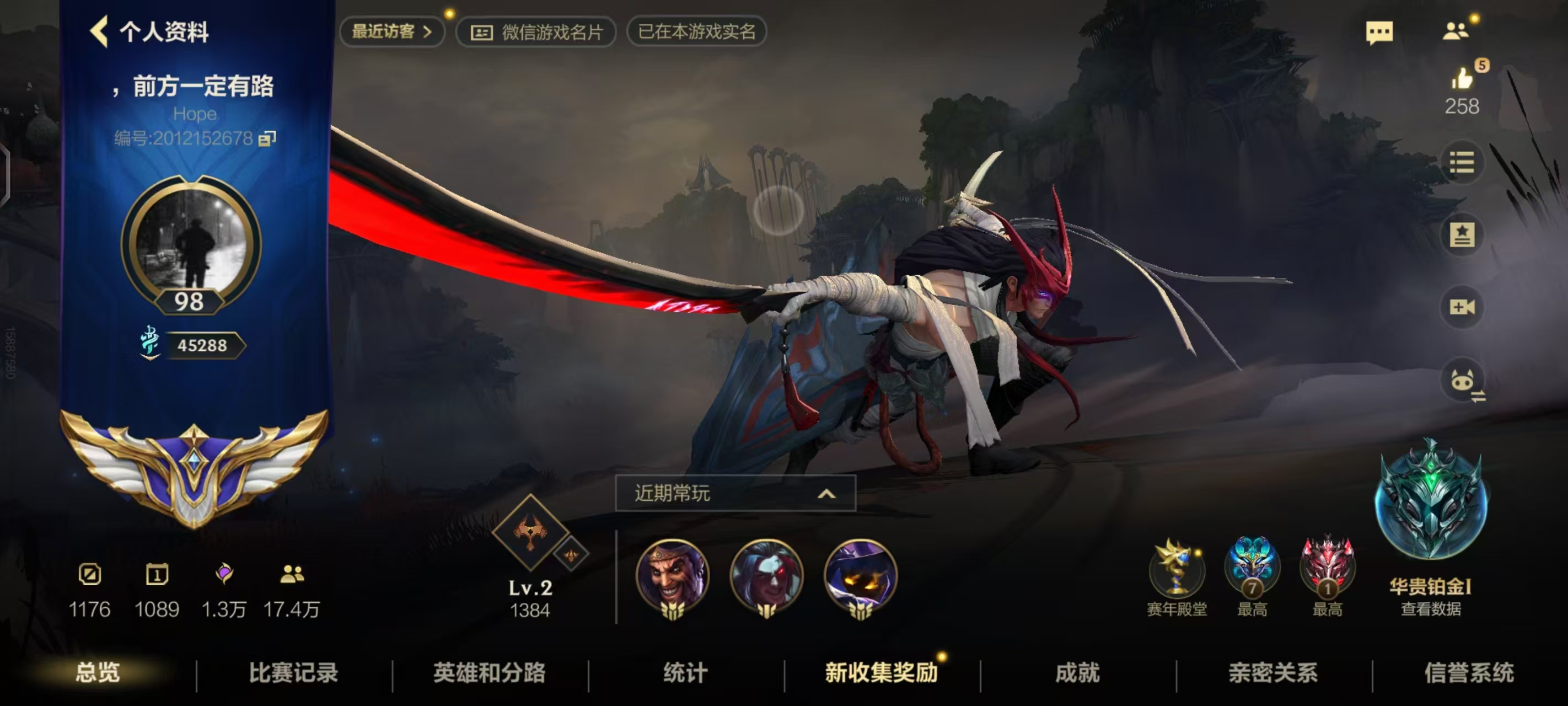
Task: Switch to the 英雄和分路 tab
Action: 490,673
